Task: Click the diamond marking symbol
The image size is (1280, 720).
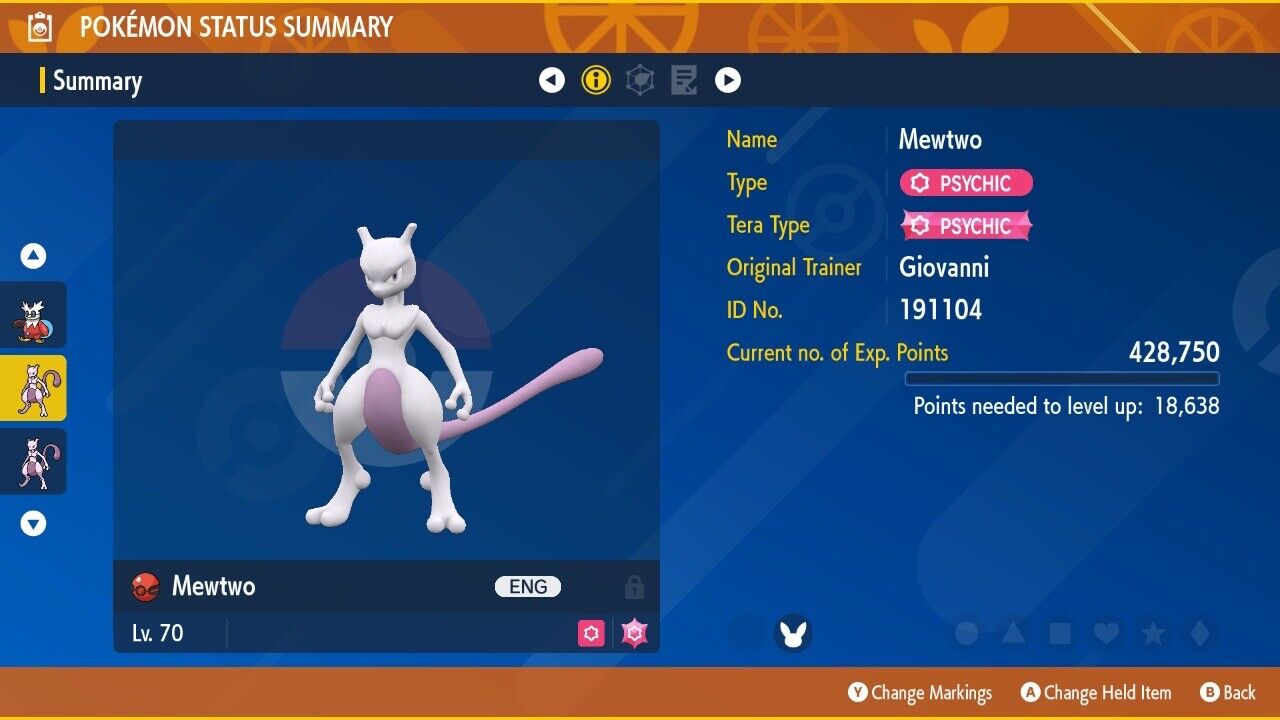Action: (1198, 633)
